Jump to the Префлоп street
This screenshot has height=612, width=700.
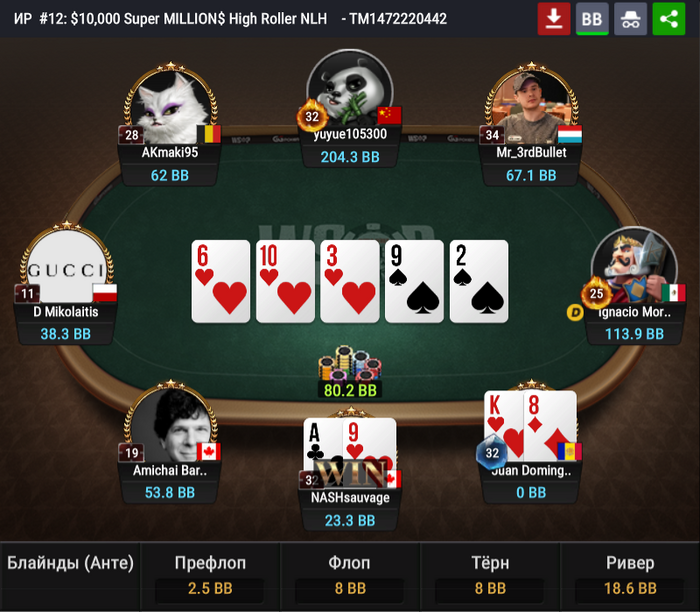coord(210,576)
